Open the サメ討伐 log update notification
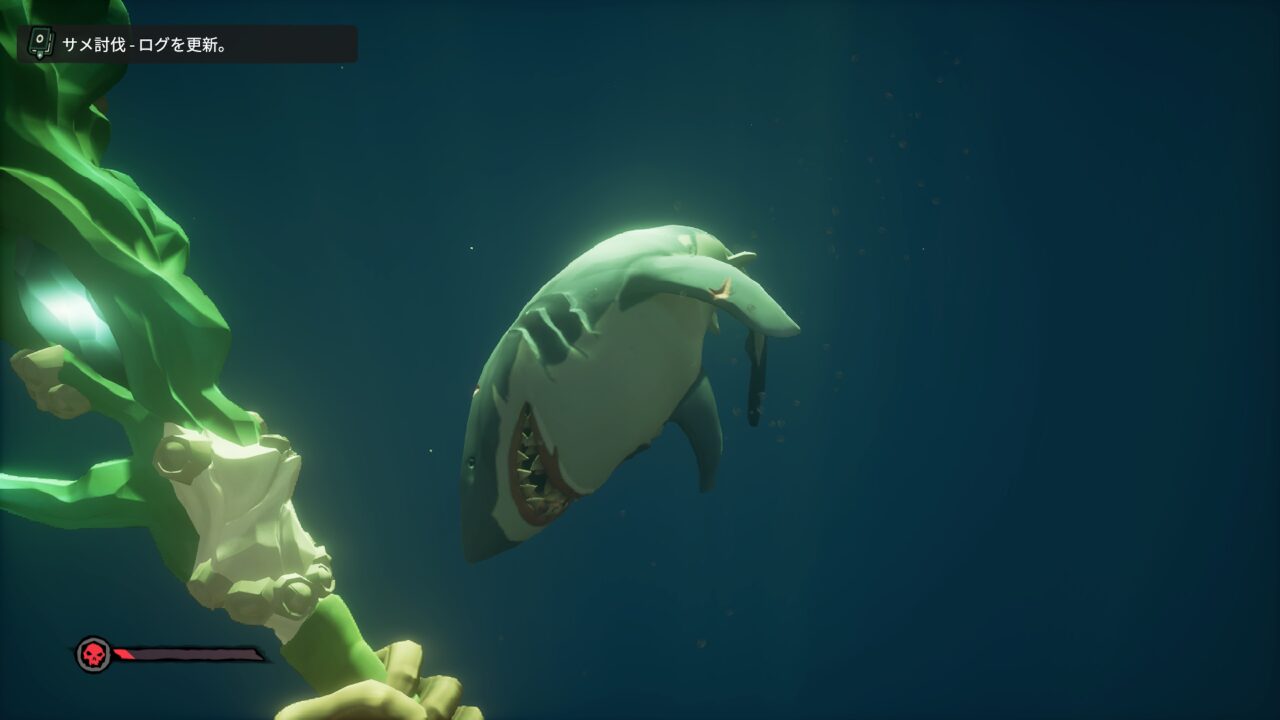The image size is (1280, 720). [187, 44]
